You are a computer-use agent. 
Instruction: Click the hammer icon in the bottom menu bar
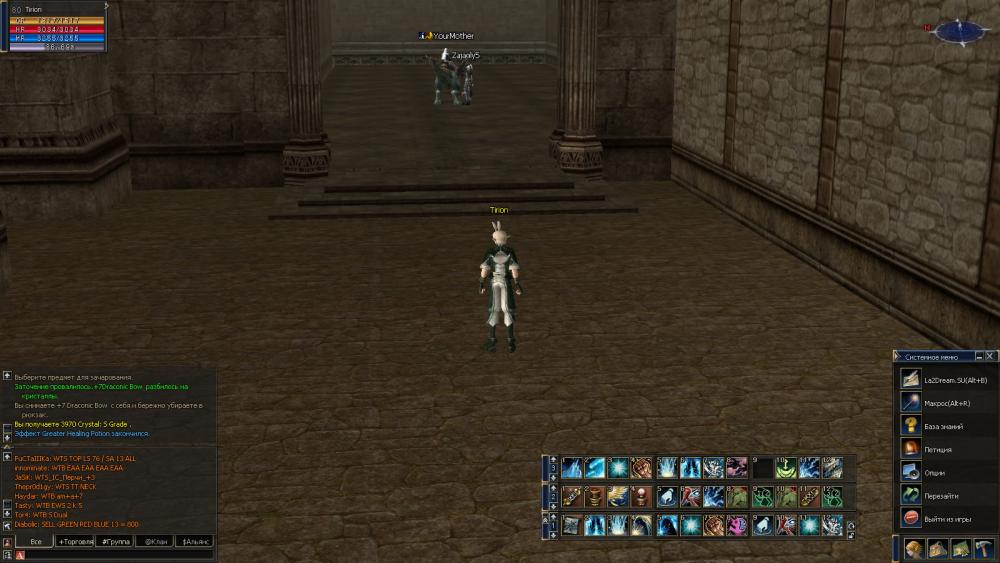(983, 548)
